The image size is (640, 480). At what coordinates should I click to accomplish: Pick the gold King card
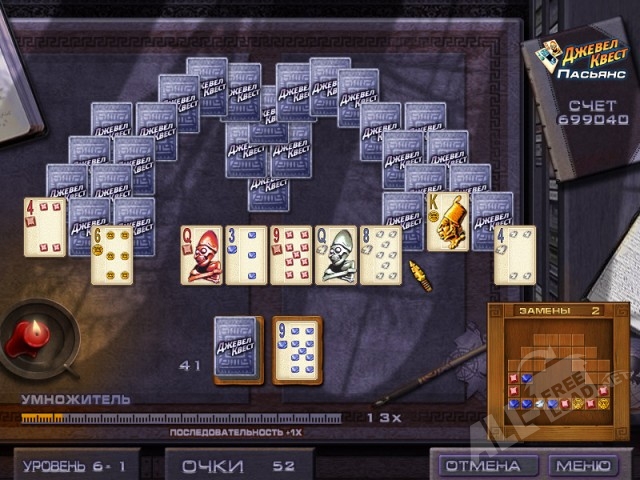coord(448,221)
